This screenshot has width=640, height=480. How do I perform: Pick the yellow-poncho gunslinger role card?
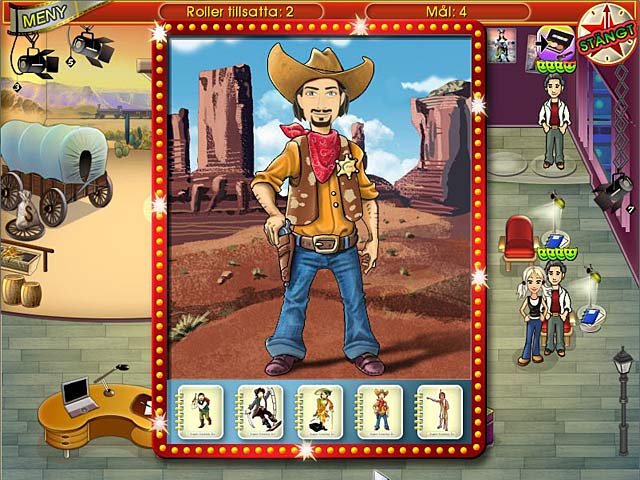(321, 409)
